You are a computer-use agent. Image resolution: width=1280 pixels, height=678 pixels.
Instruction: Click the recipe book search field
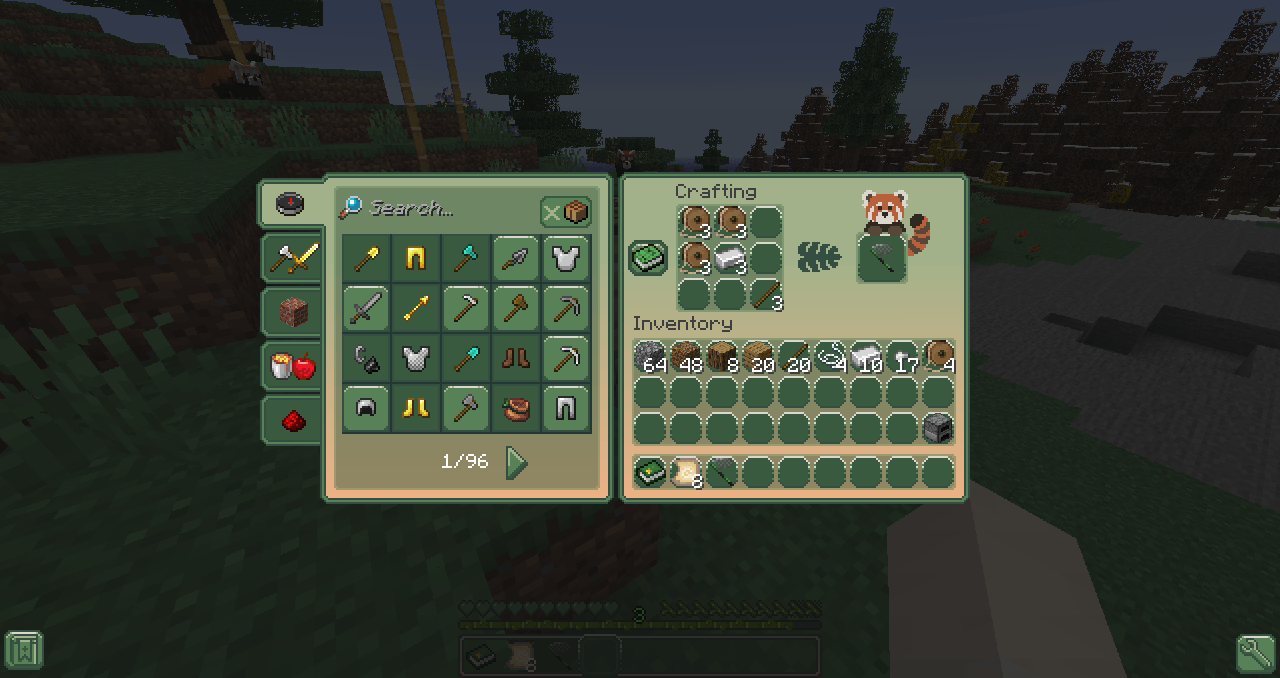(440, 209)
